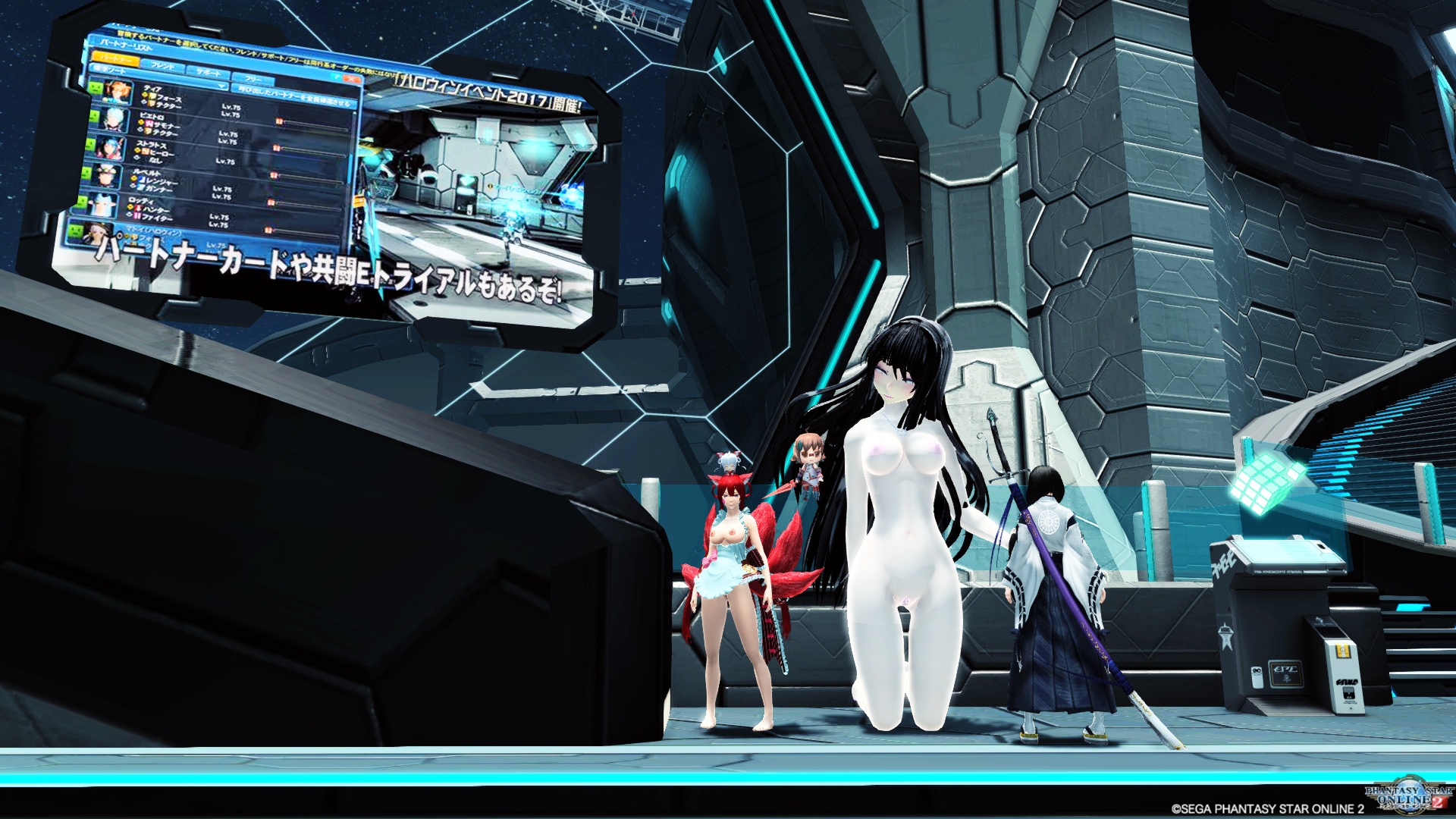Toggle Pietro's green status balloon icon

(93, 116)
